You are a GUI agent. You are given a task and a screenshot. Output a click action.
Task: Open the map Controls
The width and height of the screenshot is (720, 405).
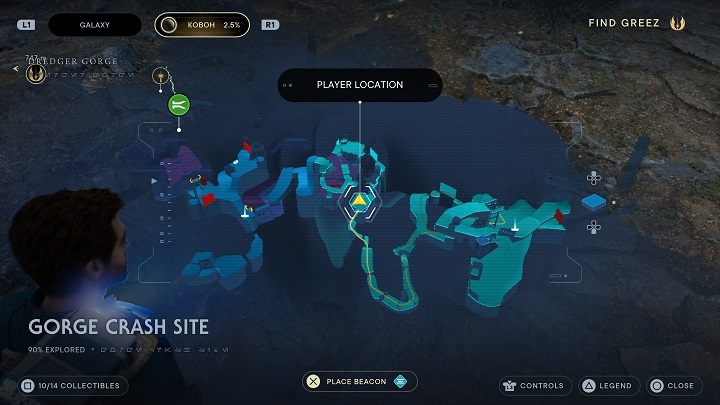(533, 385)
